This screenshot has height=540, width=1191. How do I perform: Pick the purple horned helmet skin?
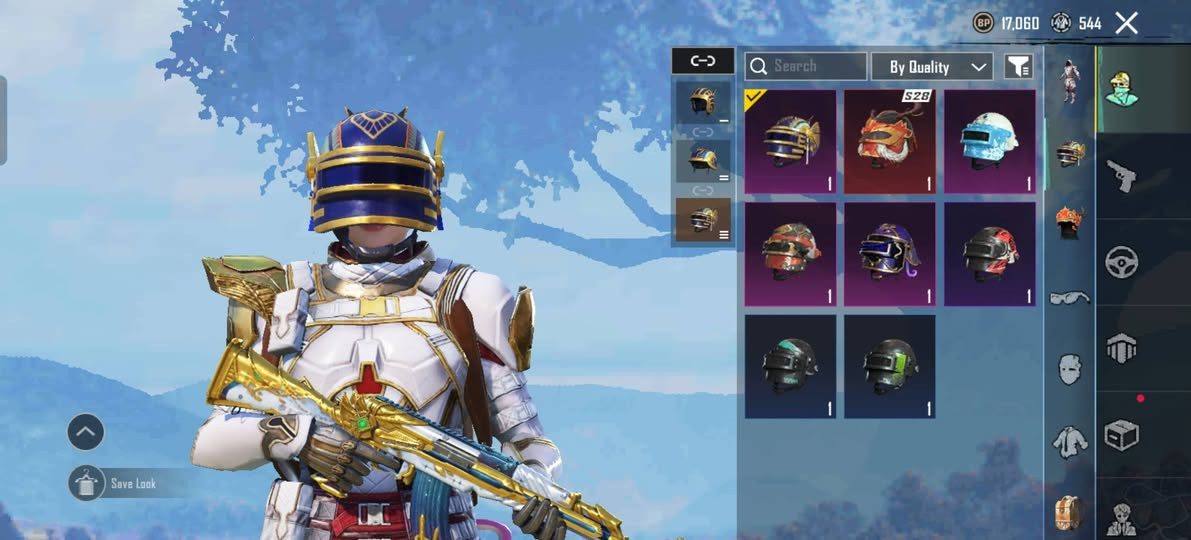890,254
